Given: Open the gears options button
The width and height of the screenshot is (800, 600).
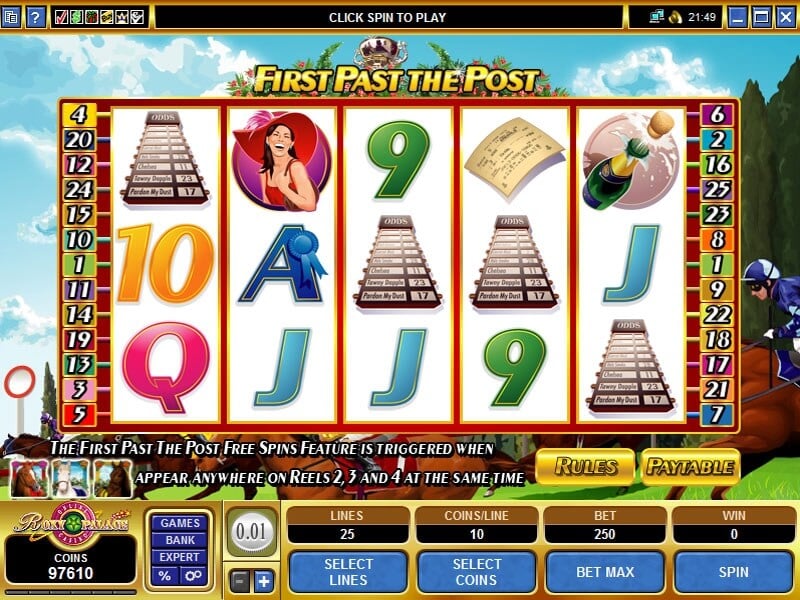Looking at the screenshot, I should (195, 576).
